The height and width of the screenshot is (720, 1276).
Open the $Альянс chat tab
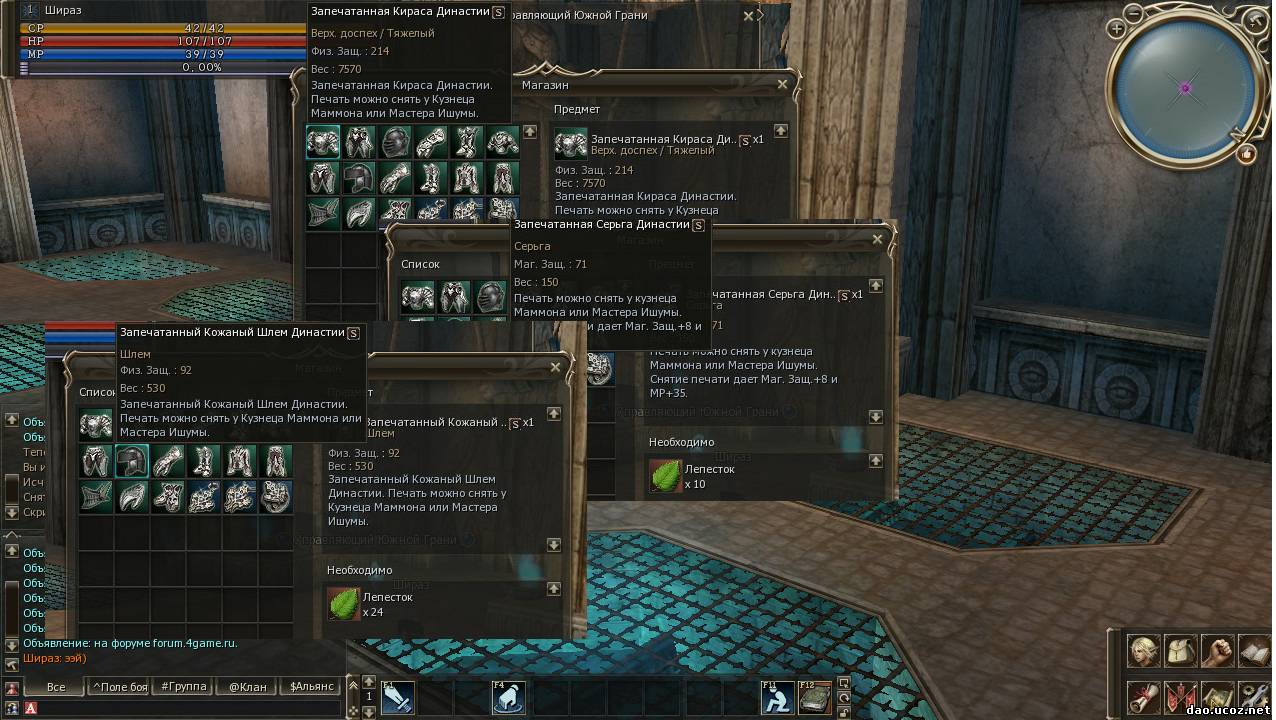(310, 687)
